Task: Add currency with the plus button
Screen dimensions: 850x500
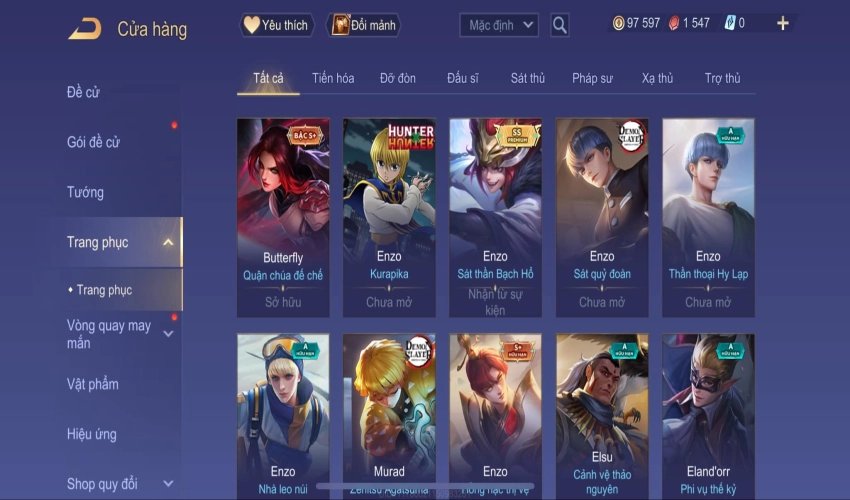Action: point(782,23)
